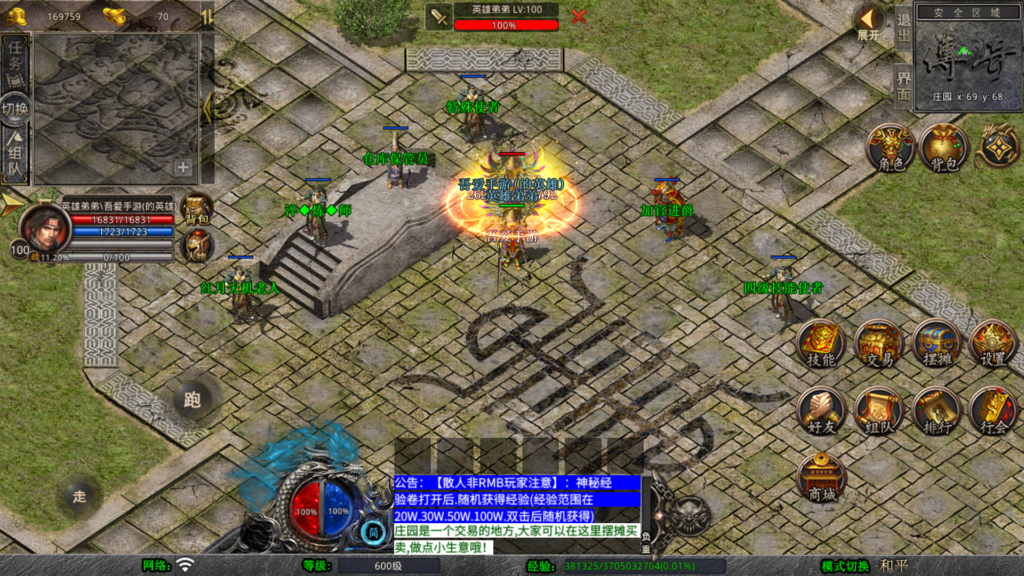Screen dimensions: 1024x576
Task: Open the 设置 settings menu
Action: 993,344
